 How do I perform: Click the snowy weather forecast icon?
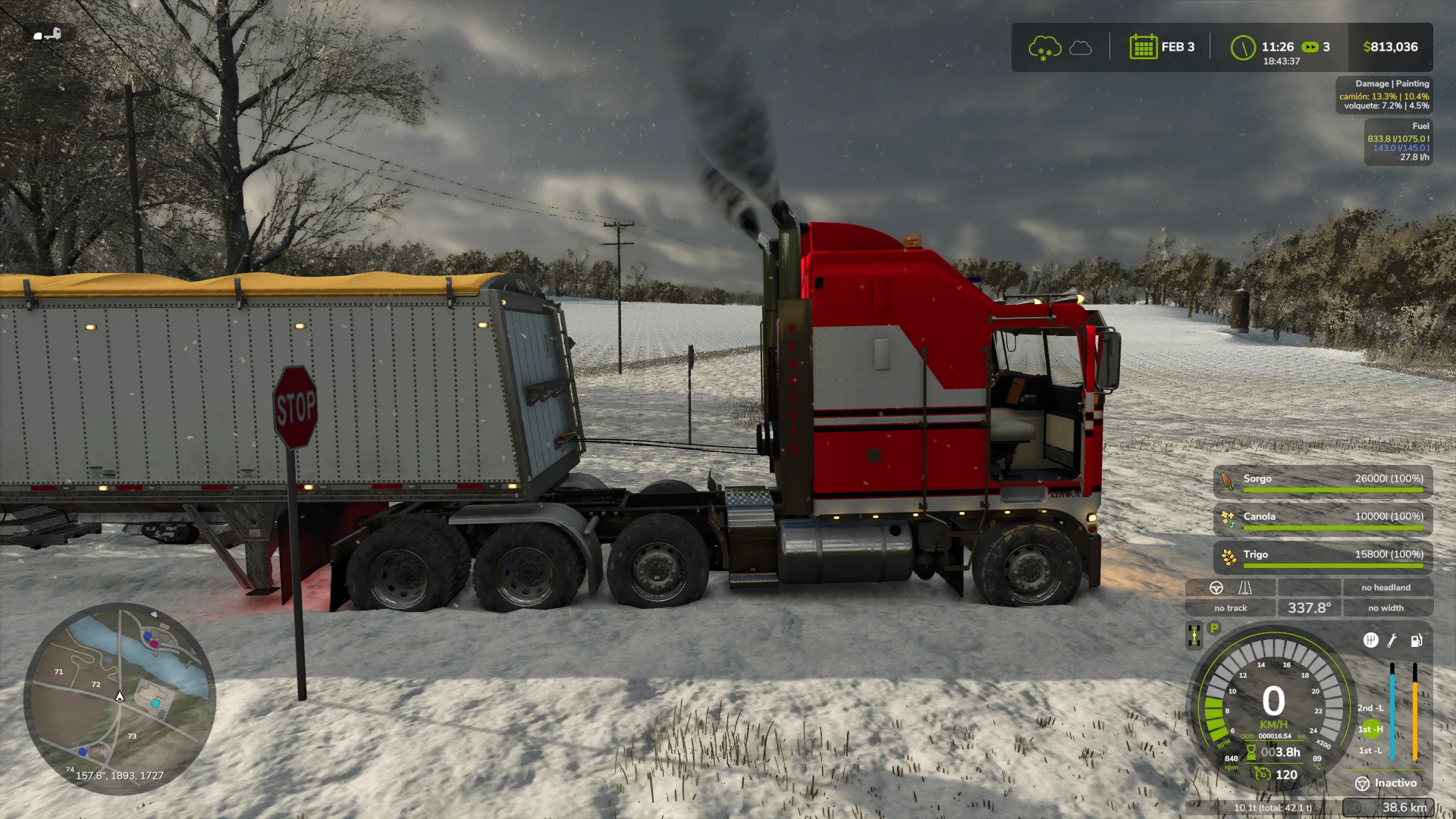coord(1043,48)
